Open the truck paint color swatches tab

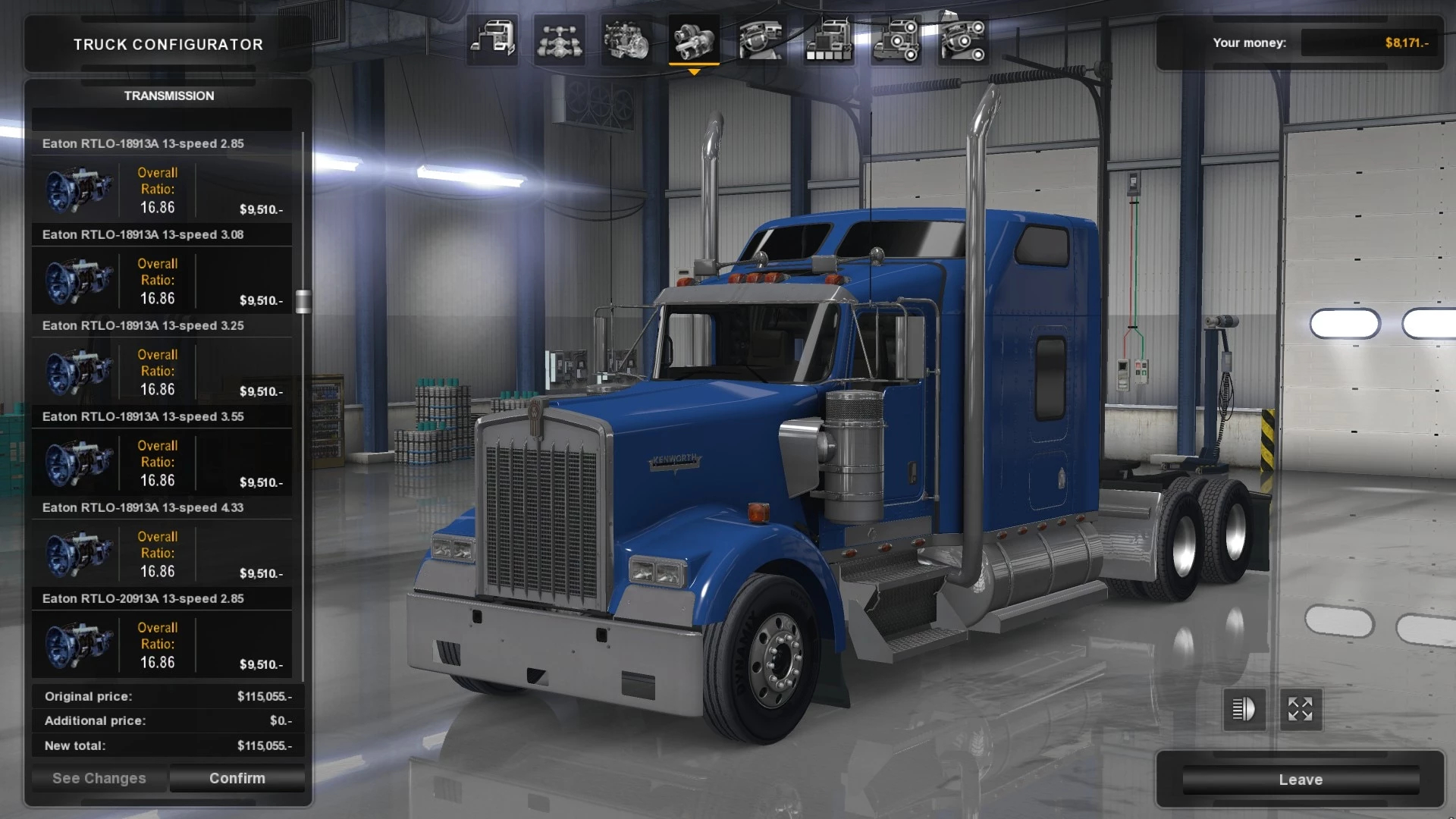point(828,39)
